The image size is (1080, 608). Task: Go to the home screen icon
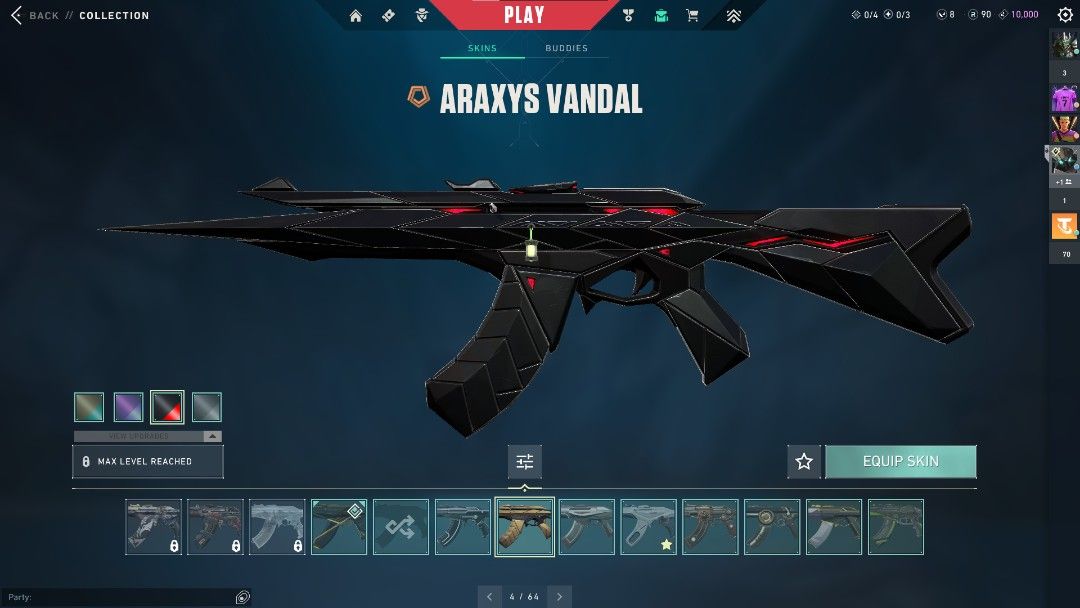(356, 15)
